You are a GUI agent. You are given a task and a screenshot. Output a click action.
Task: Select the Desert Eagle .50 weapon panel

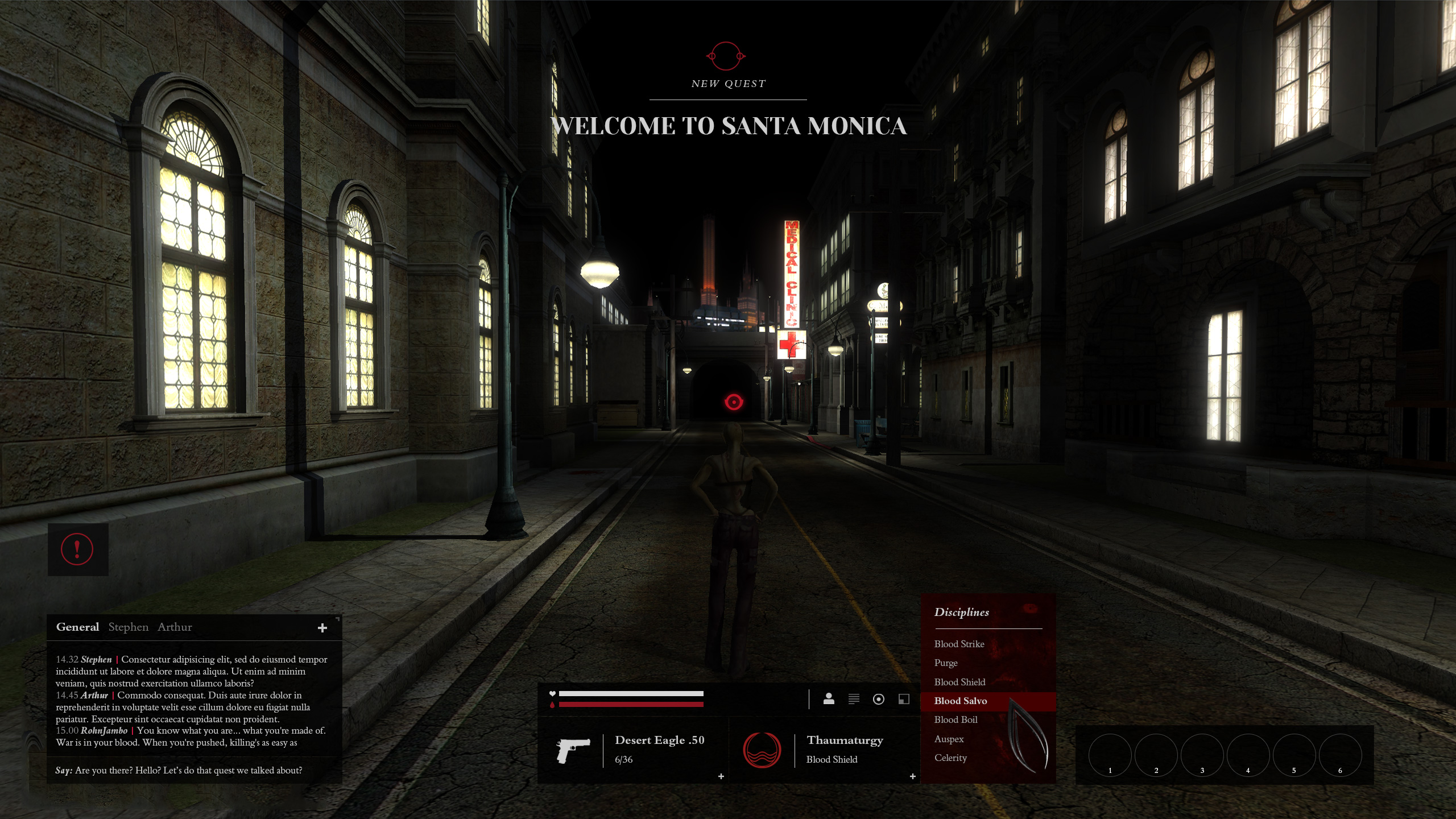632,750
